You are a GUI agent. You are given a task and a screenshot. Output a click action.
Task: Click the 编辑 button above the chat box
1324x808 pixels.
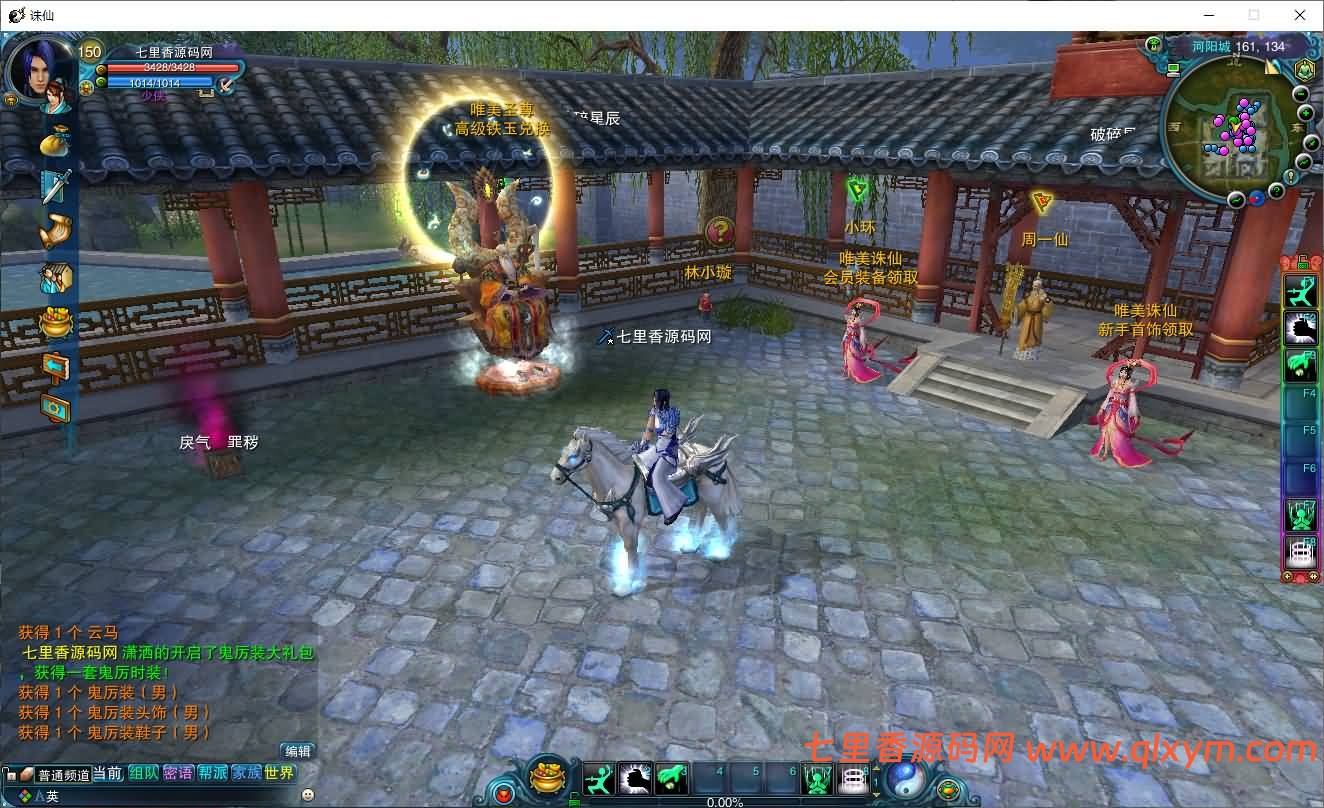298,751
